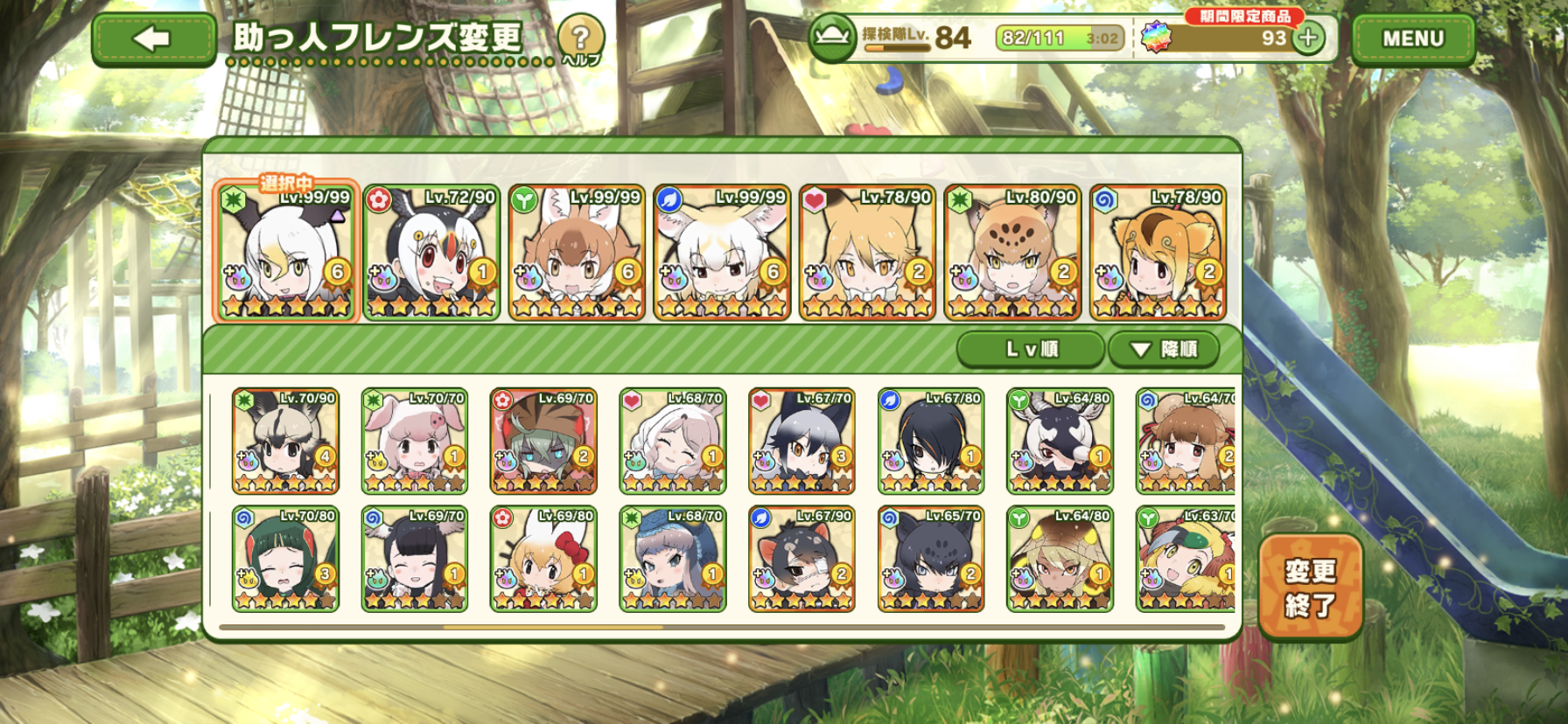Choose the Lv.67/80 black-haired penguin friend
Viewport: 1568px width, 724px height.
[931, 442]
